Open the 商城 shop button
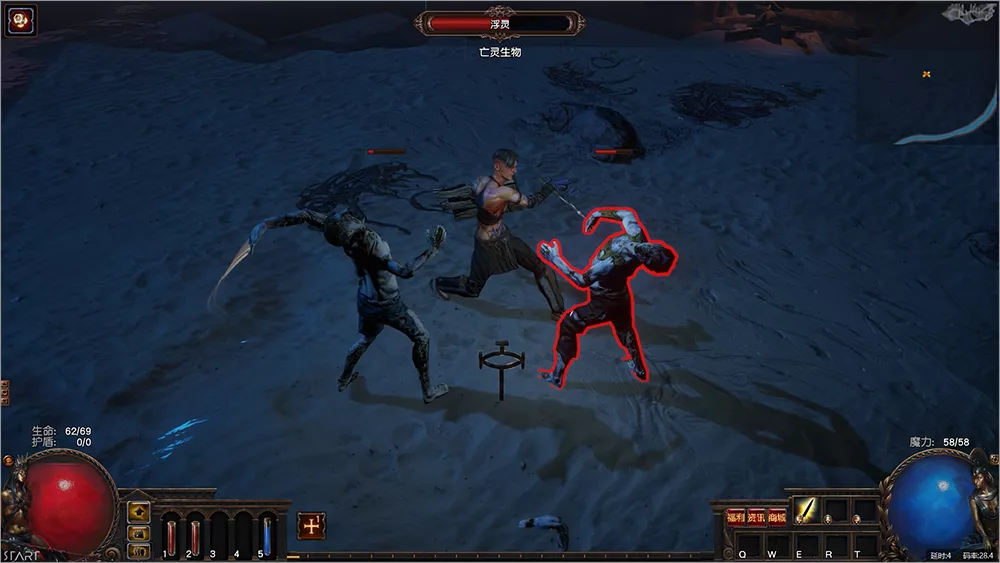This screenshot has height=563, width=1000. click(x=777, y=517)
